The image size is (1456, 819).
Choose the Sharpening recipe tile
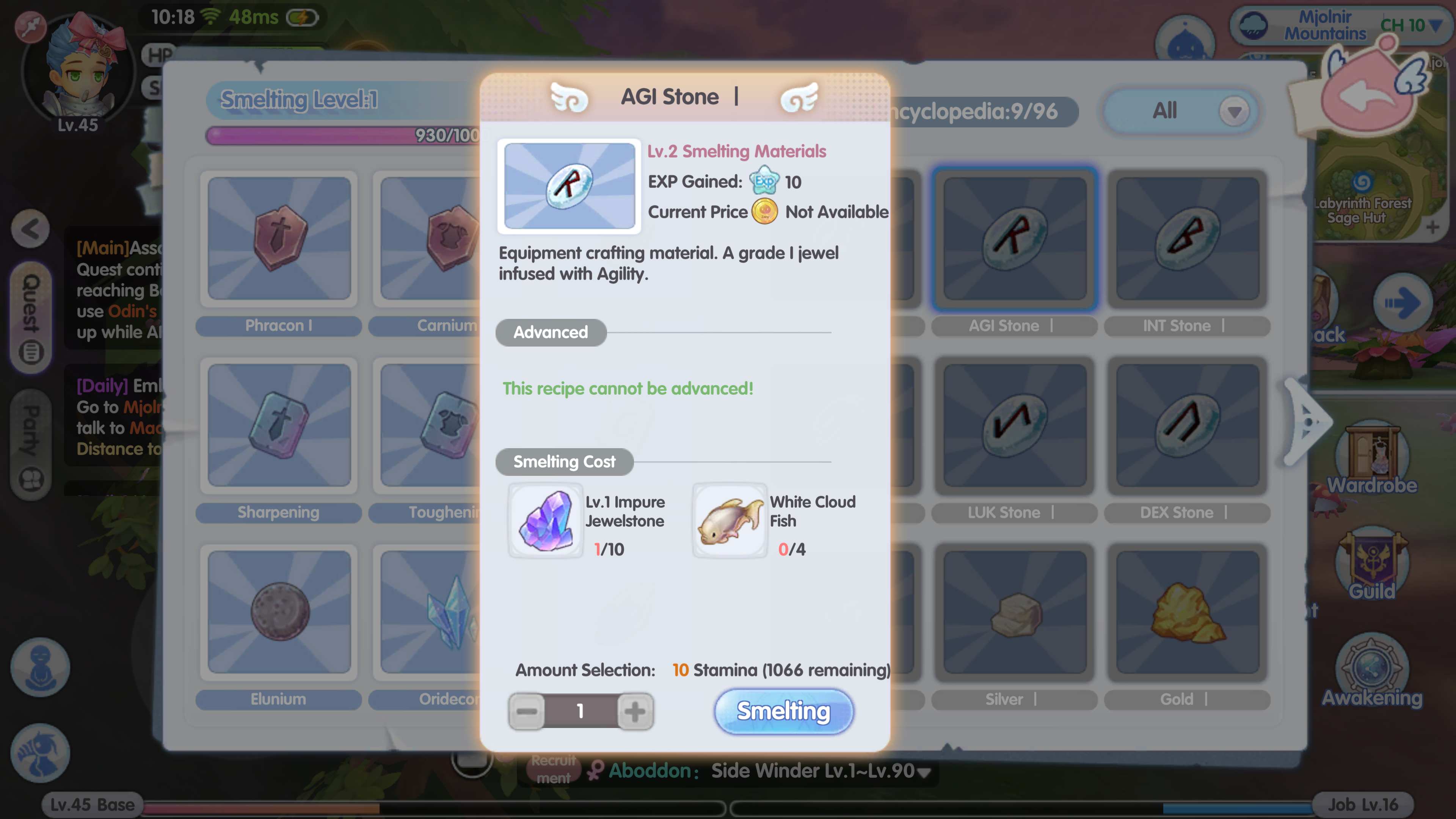tap(279, 425)
